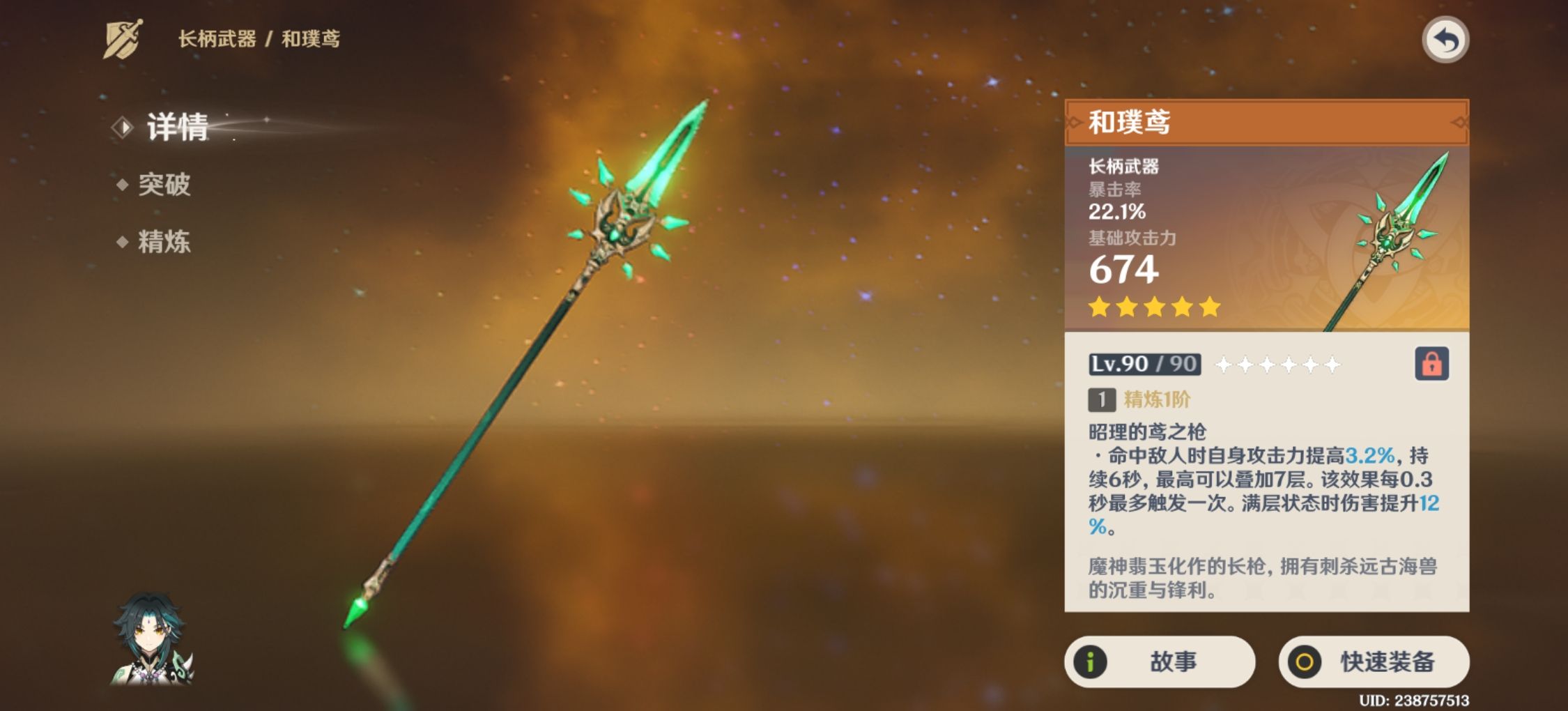Open the 突破 ascension tab

(x=164, y=185)
